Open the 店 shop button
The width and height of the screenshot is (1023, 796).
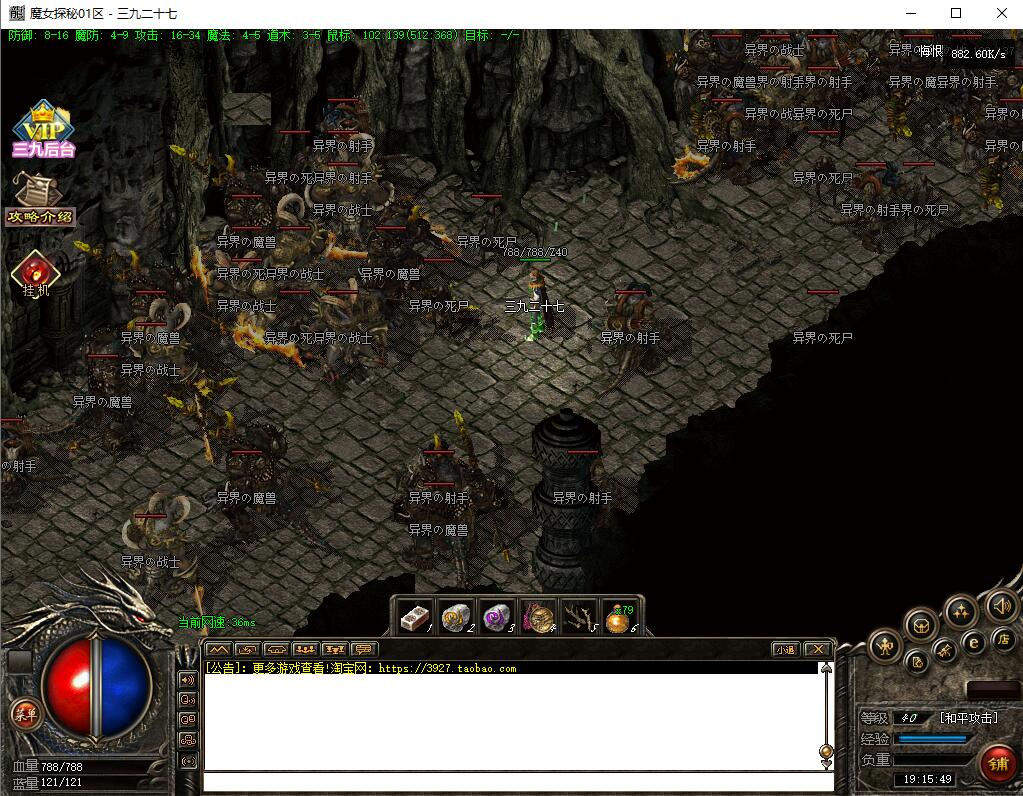click(1003, 638)
